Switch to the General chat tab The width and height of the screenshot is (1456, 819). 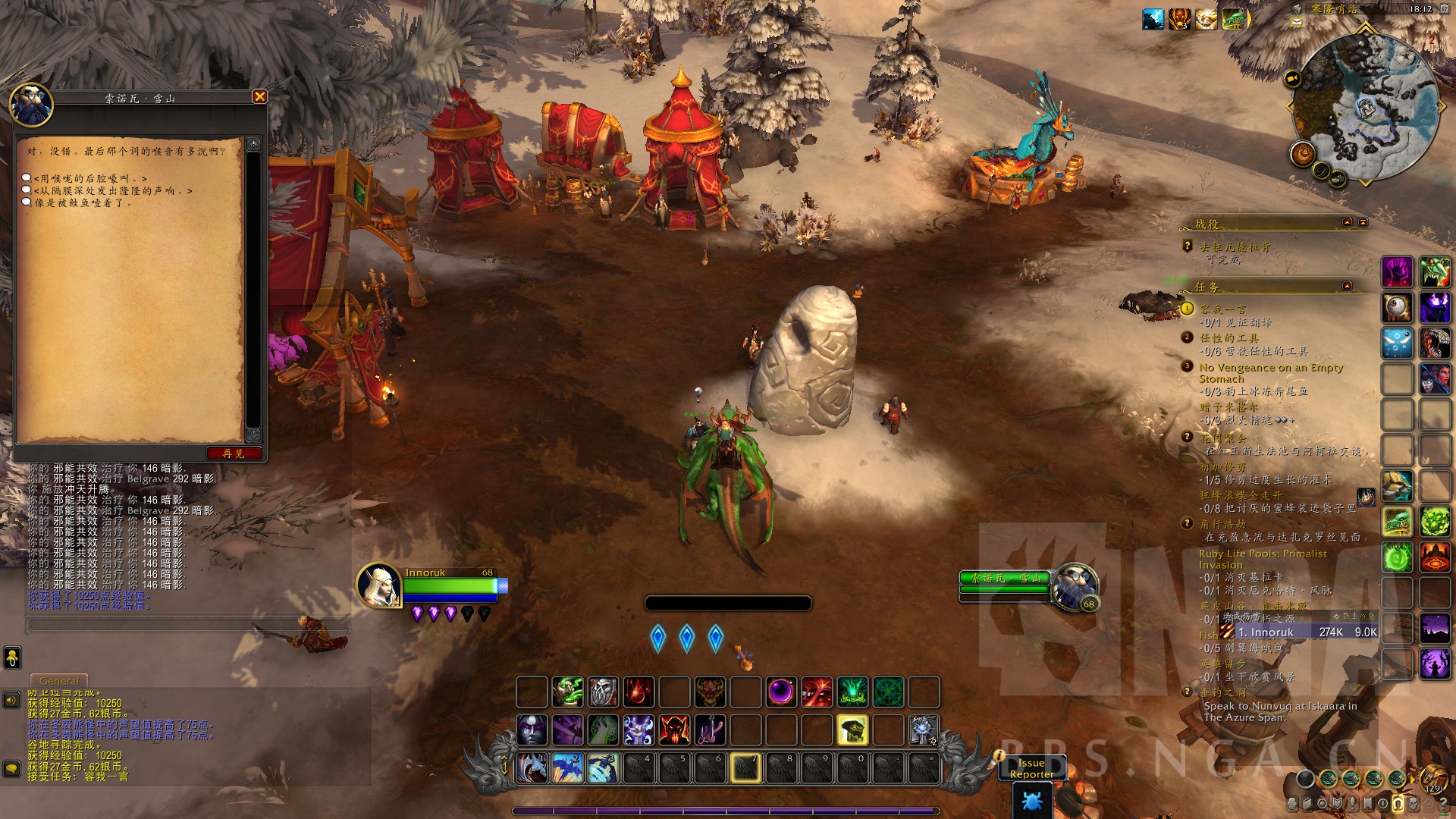[x=59, y=681]
